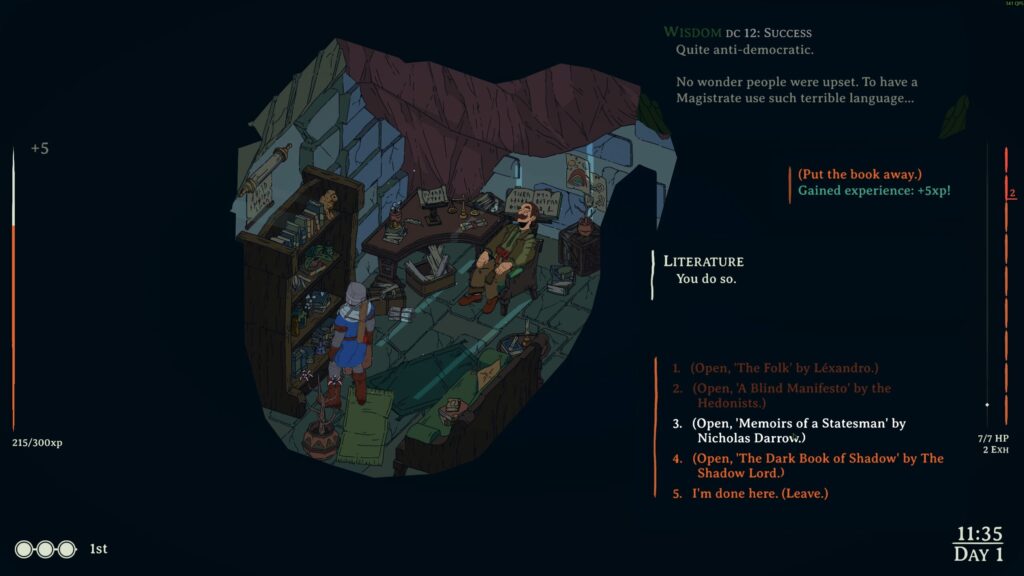Open 'A Blind Manifesto' by the Hedonists
The width and height of the screenshot is (1024, 576).
[791, 395]
